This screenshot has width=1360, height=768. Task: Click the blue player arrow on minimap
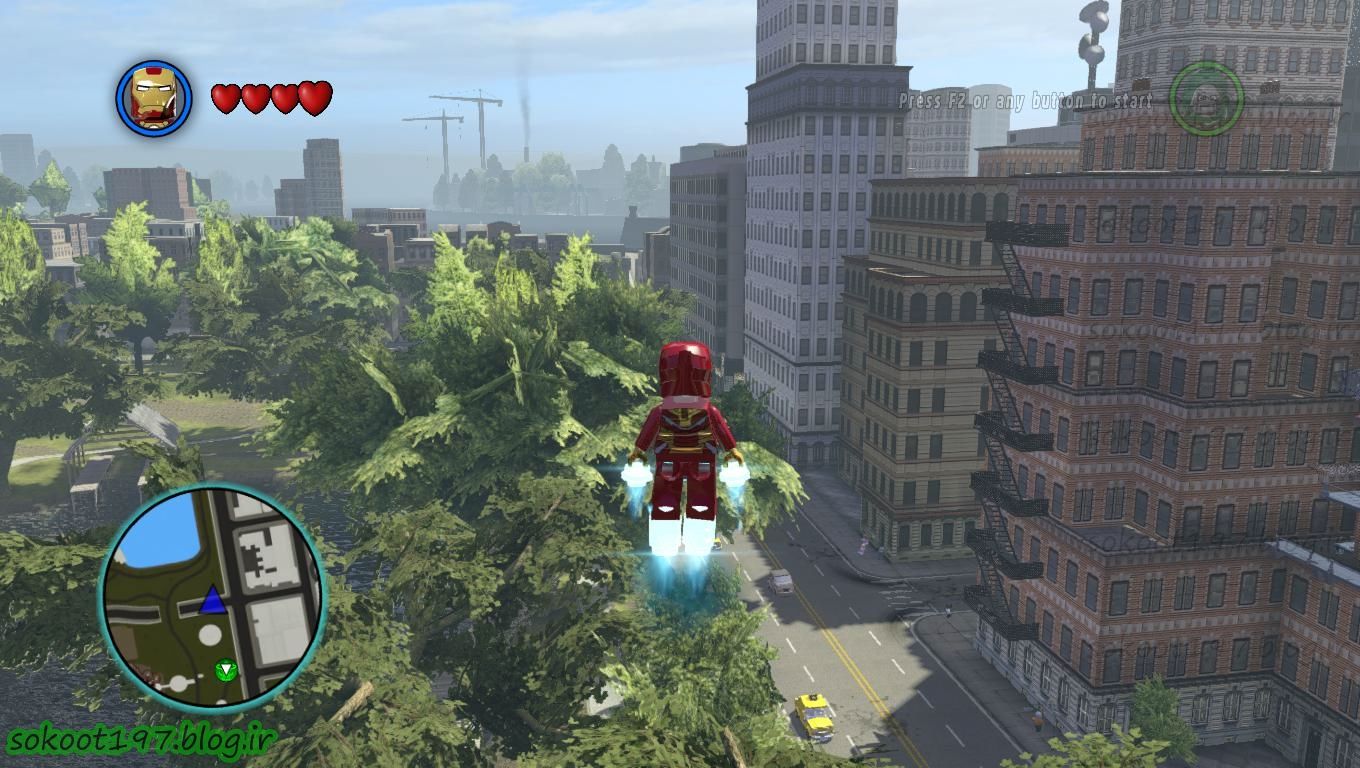coord(212,601)
